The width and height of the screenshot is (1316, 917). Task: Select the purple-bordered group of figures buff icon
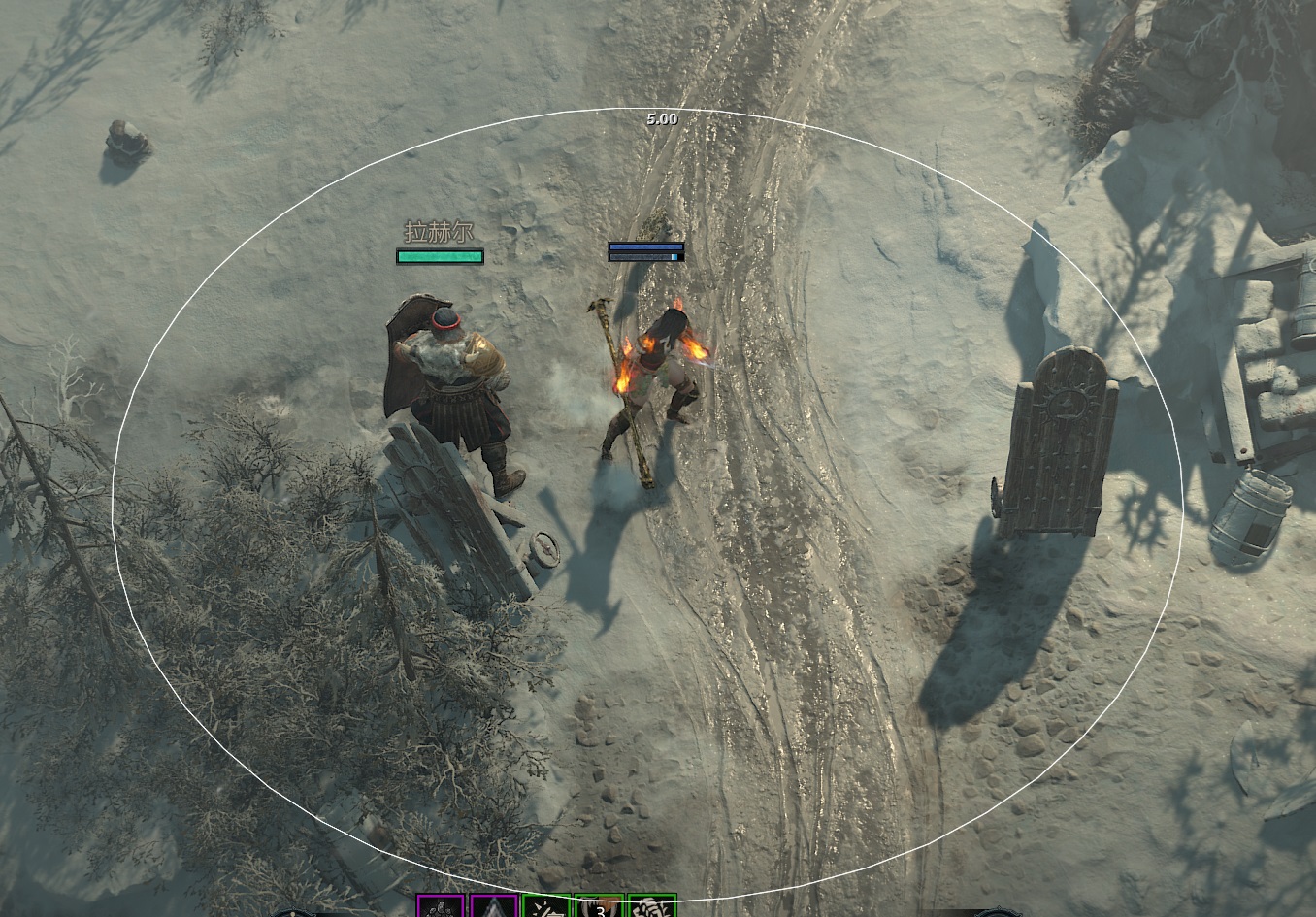coord(440,907)
